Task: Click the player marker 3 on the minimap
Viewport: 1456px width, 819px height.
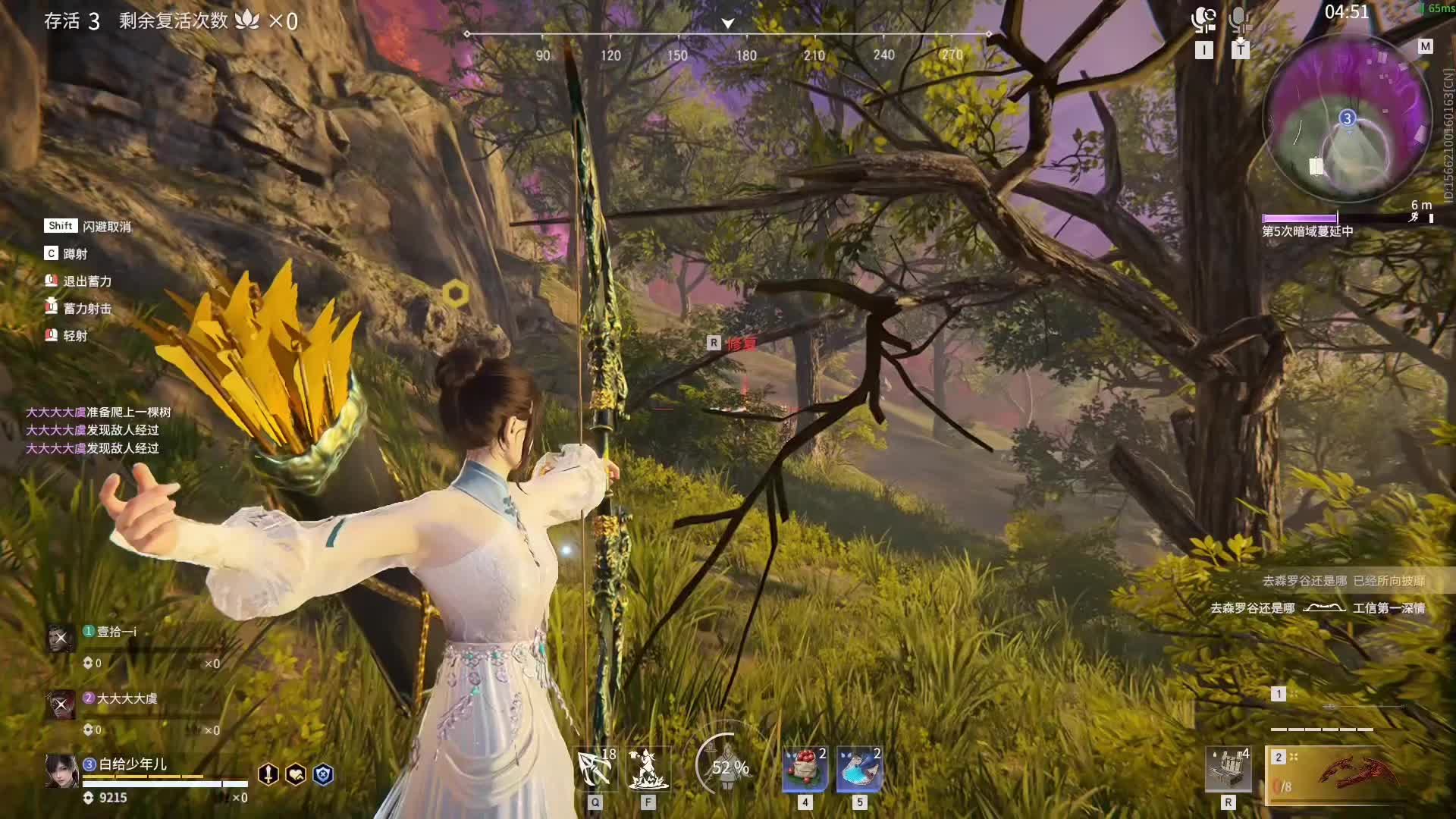Action: 1347,118
